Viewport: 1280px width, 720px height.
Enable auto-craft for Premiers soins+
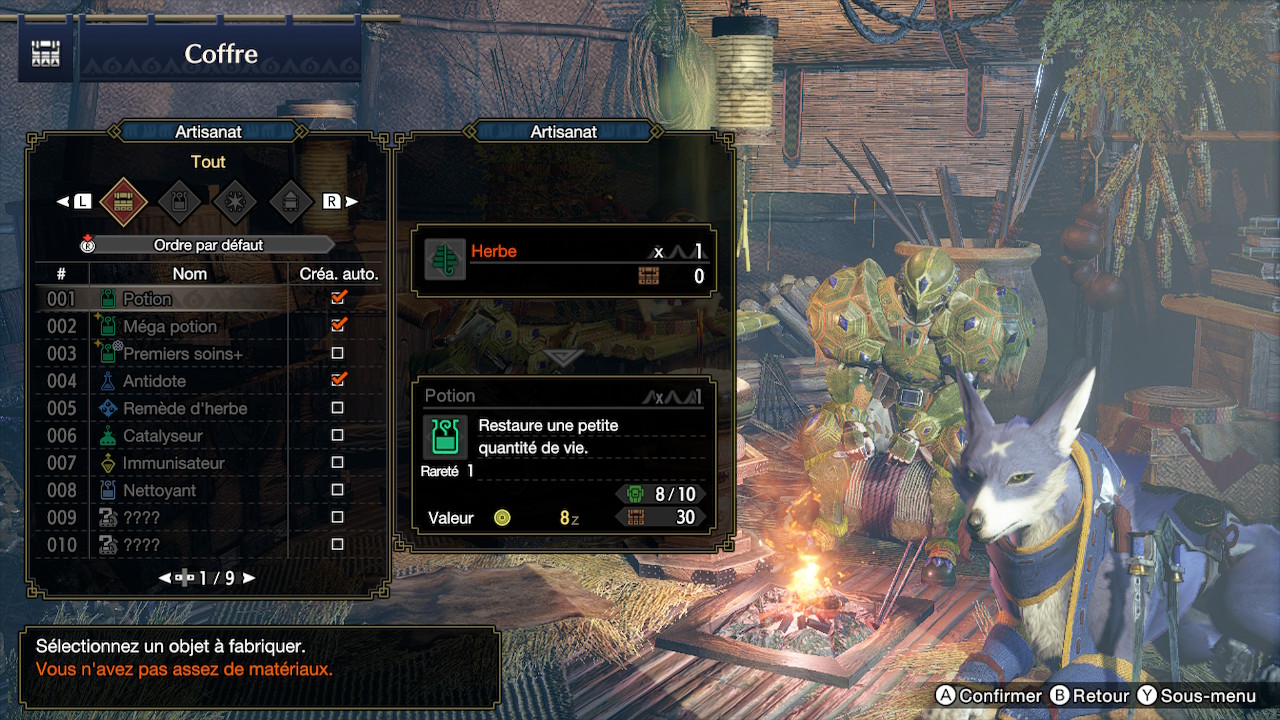point(338,353)
